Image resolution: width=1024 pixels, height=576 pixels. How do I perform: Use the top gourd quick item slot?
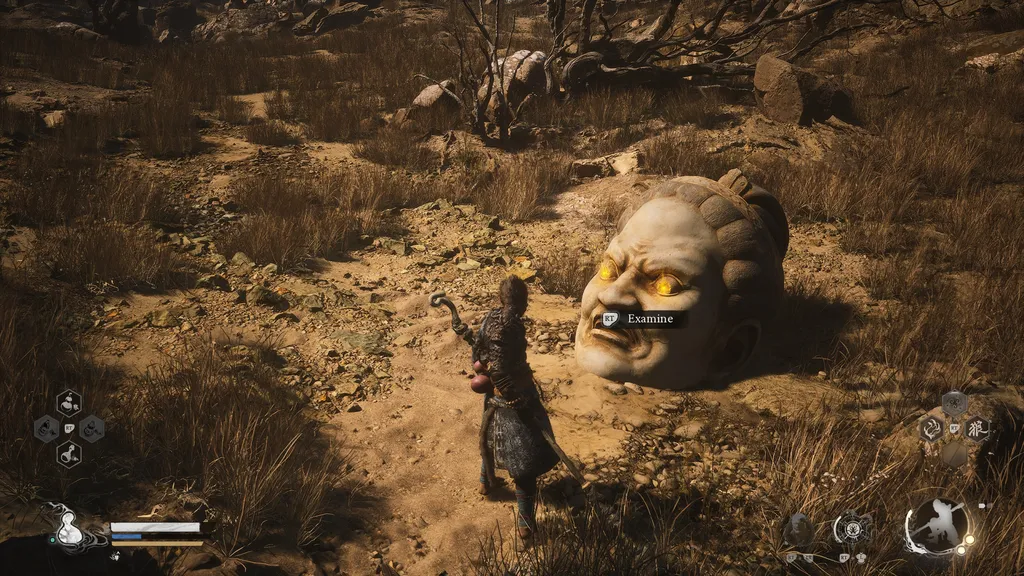69,403
